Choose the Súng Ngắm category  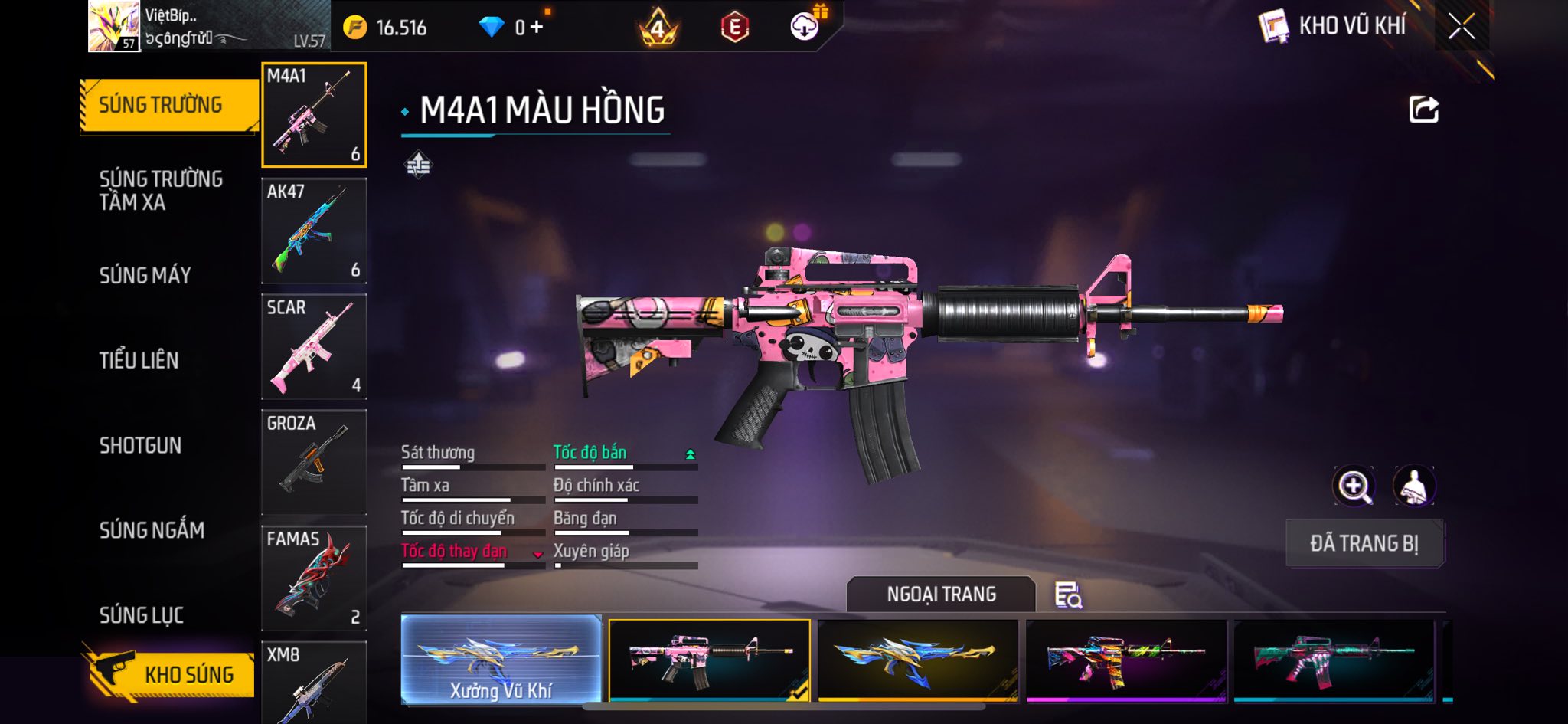[152, 530]
